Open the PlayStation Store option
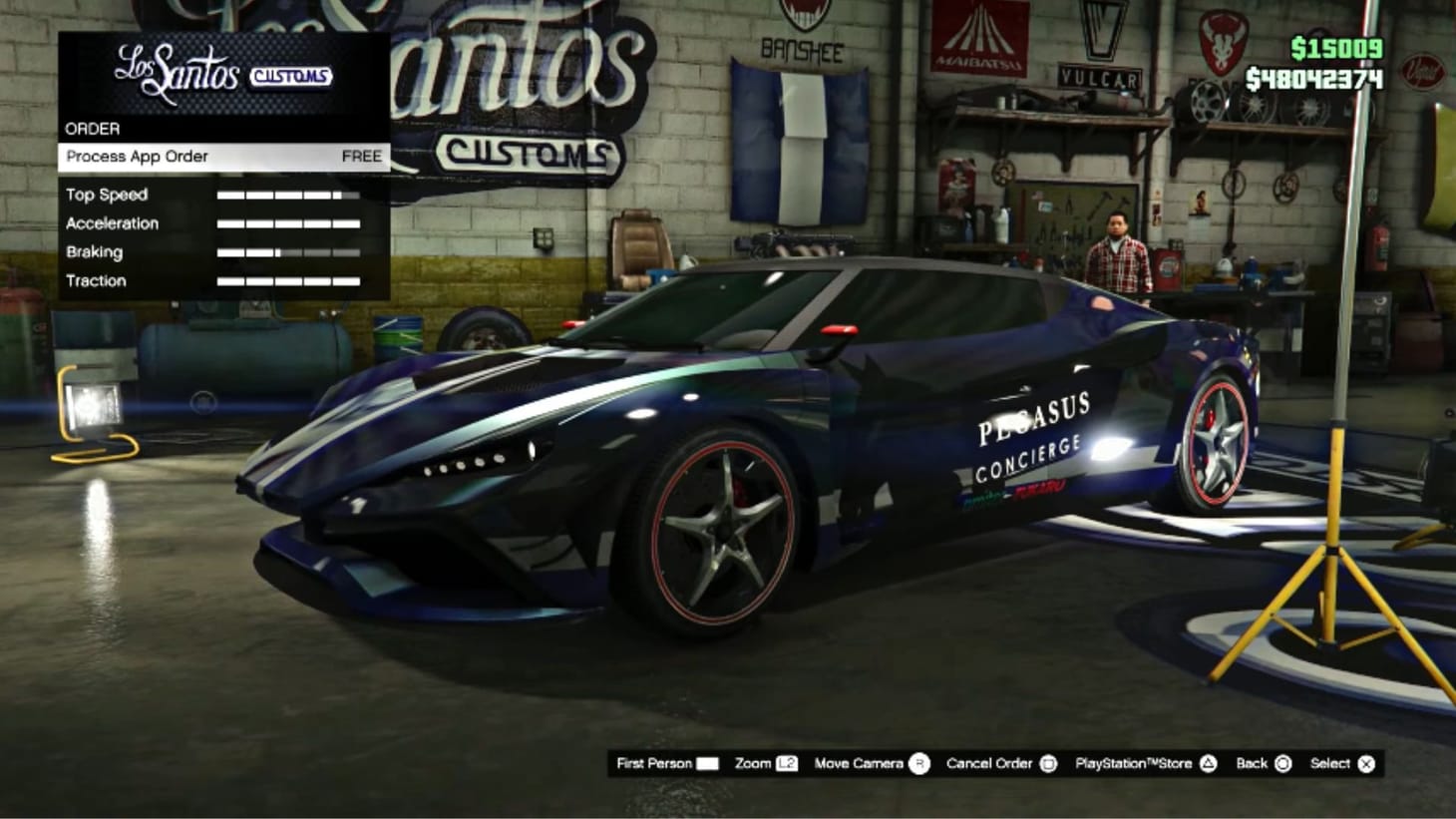 click(1134, 763)
